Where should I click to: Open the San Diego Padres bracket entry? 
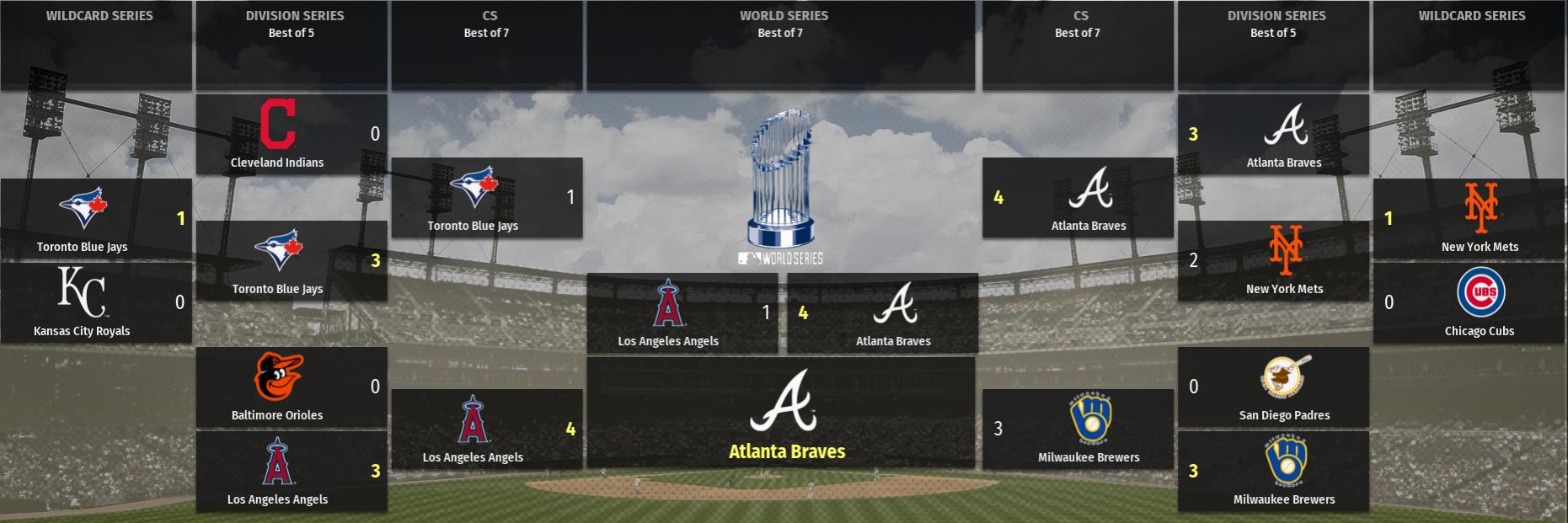1273,387
